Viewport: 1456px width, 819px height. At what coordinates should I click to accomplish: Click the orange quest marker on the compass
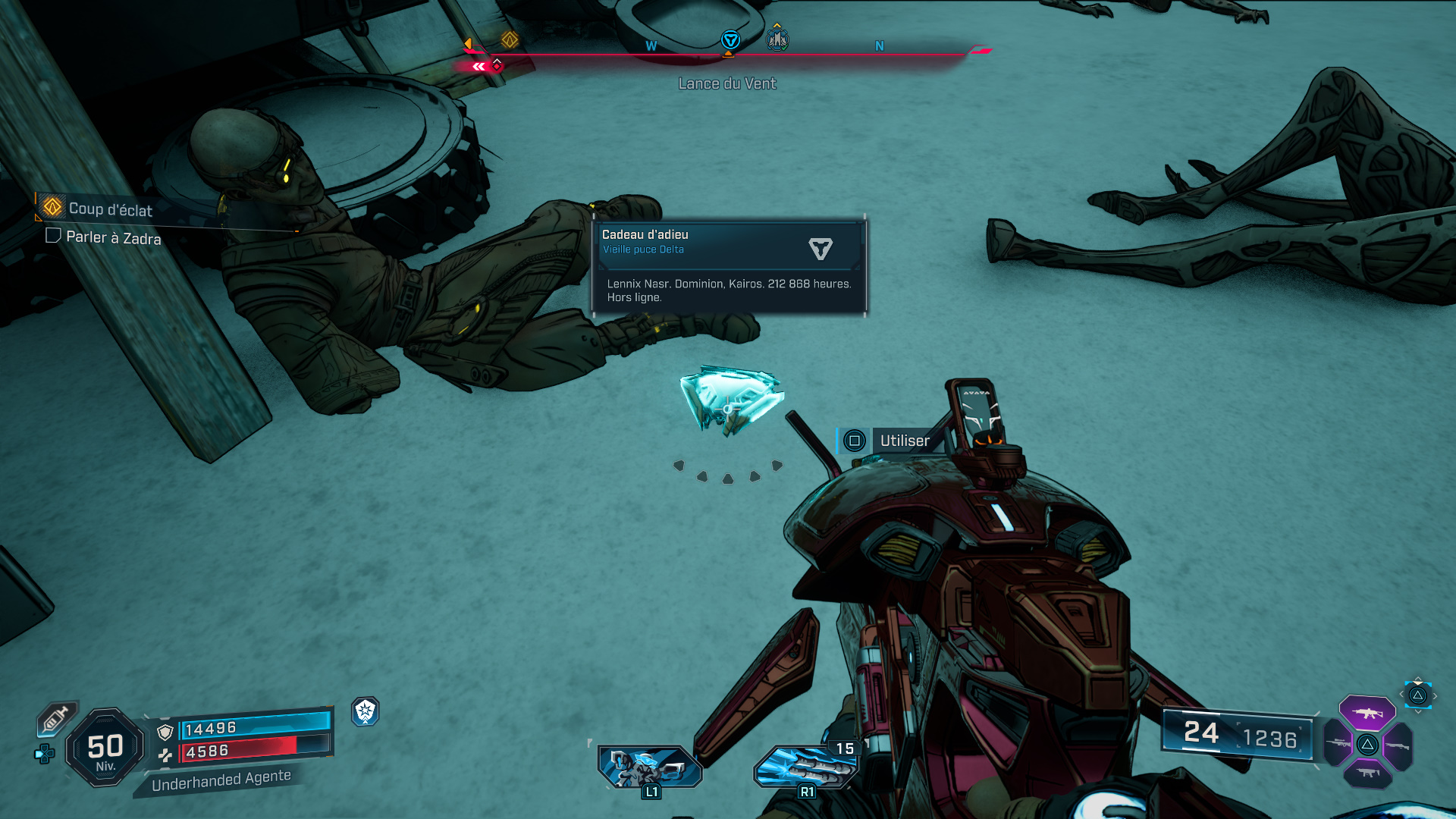(510, 39)
